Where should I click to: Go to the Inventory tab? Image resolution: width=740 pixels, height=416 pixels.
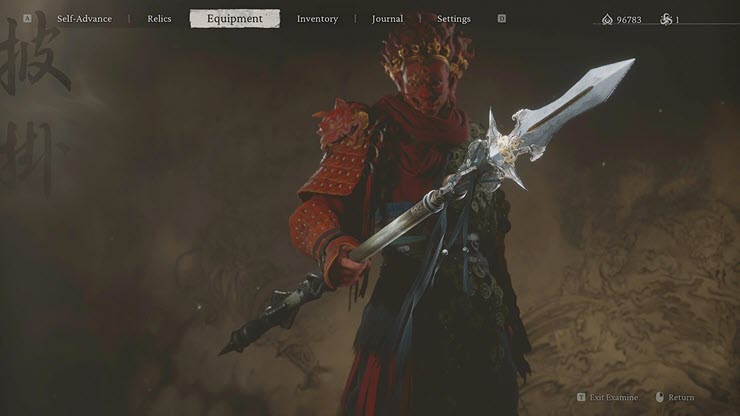[317, 19]
